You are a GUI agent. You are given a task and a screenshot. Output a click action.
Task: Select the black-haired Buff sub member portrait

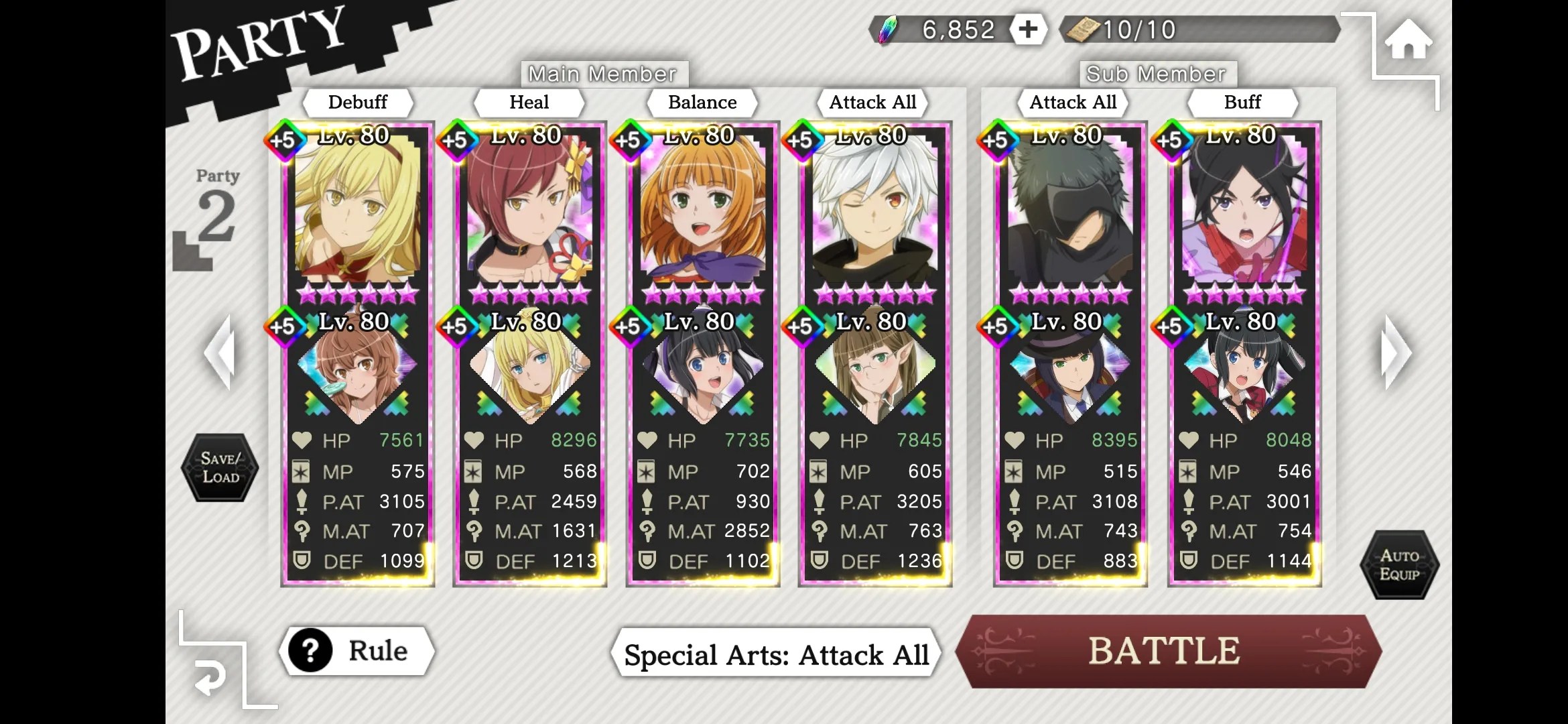coord(1244,208)
